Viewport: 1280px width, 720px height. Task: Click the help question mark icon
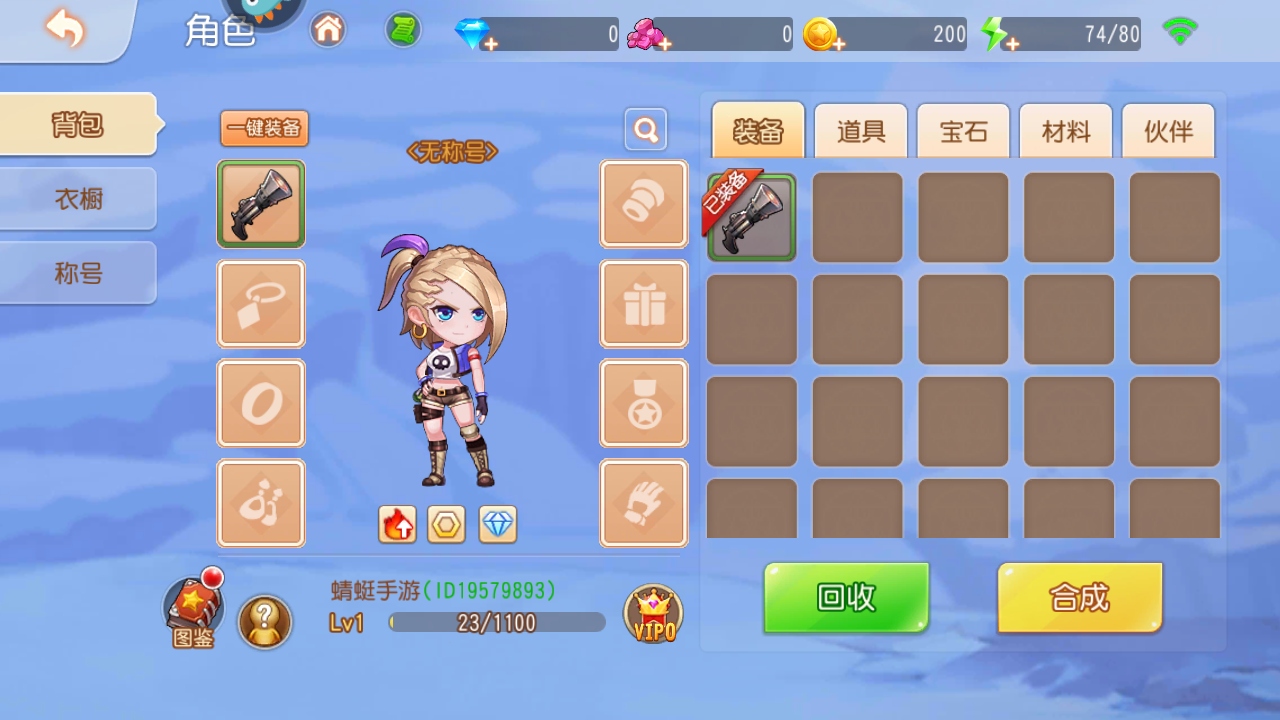(264, 623)
